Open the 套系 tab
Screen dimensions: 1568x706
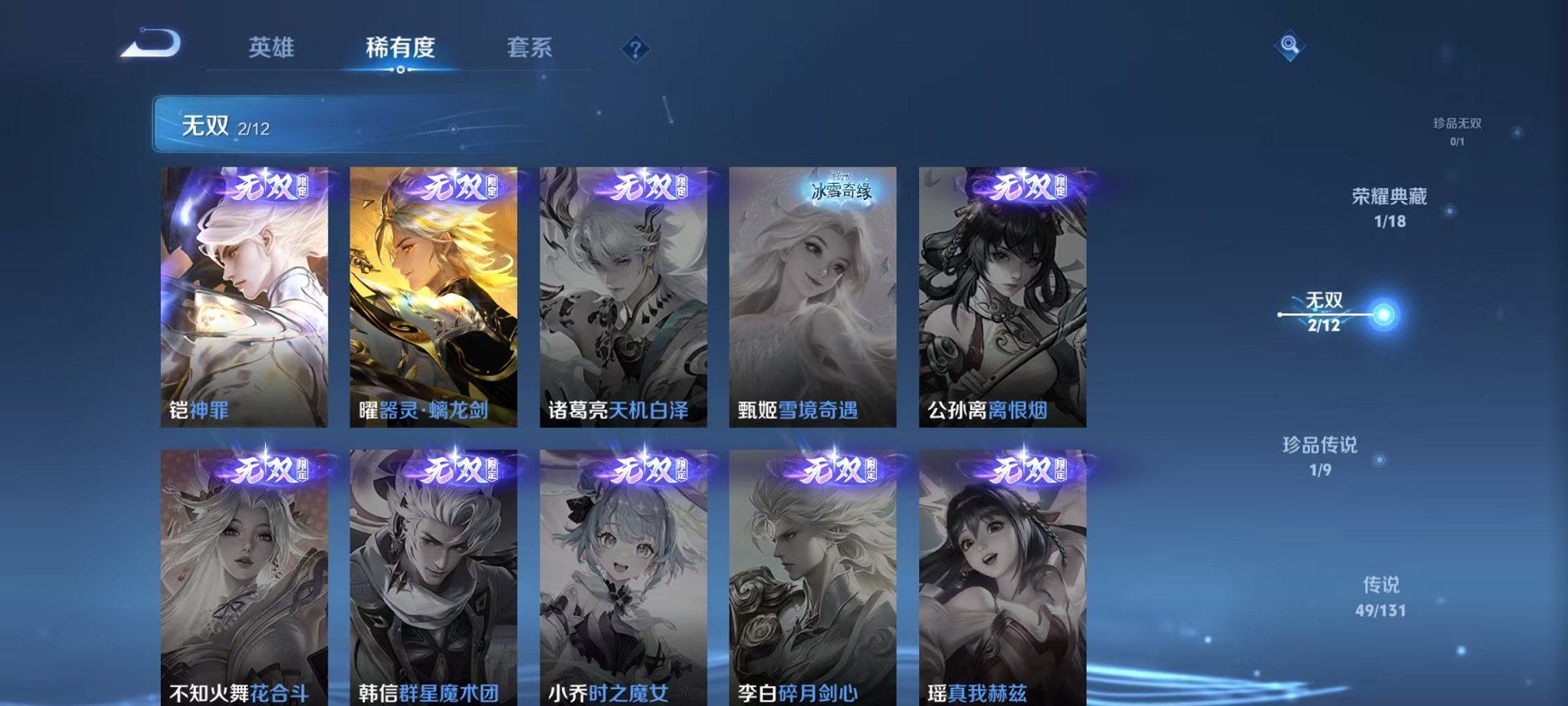[536, 46]
